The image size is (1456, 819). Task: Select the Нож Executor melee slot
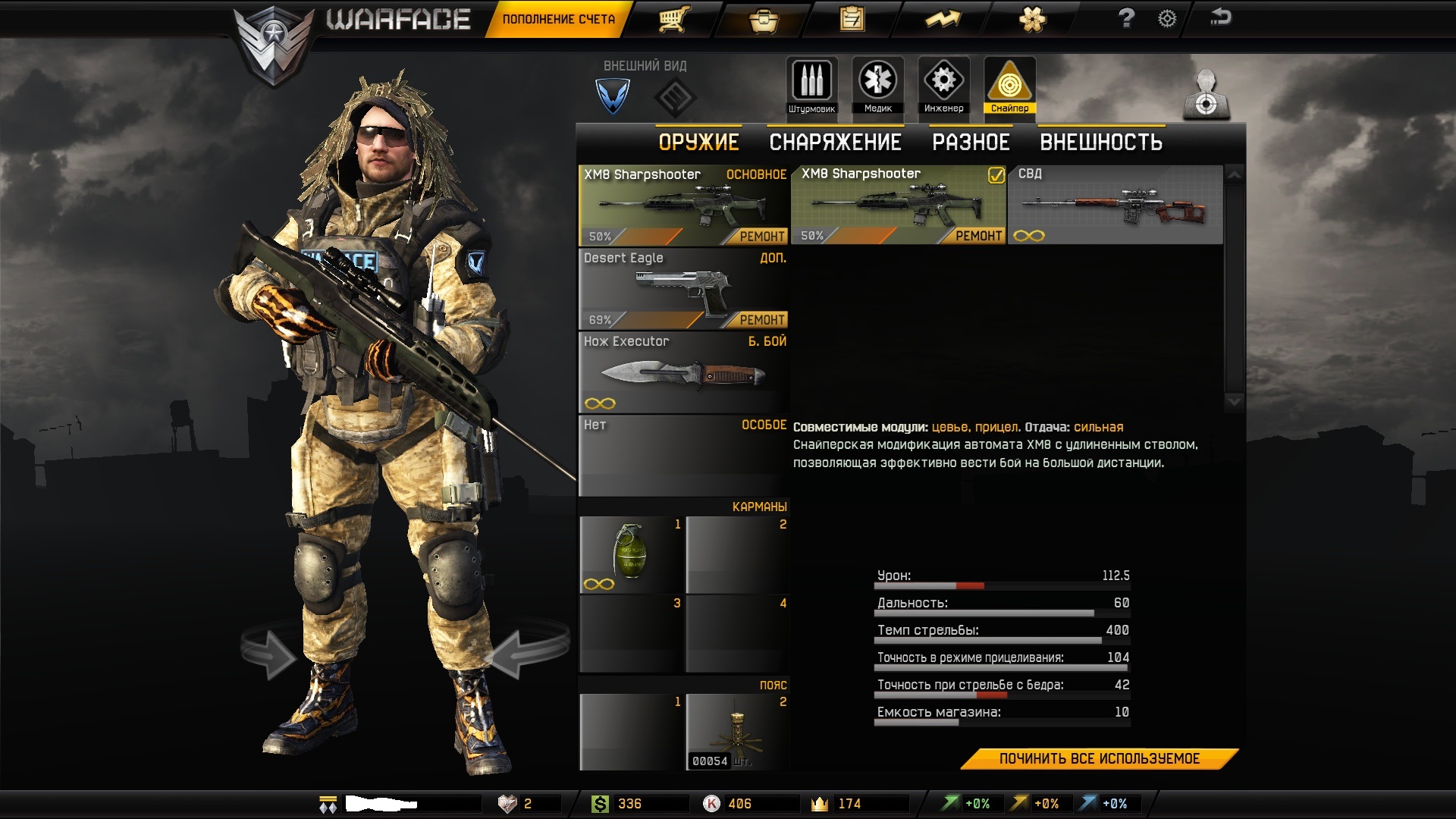coord(682,372)
